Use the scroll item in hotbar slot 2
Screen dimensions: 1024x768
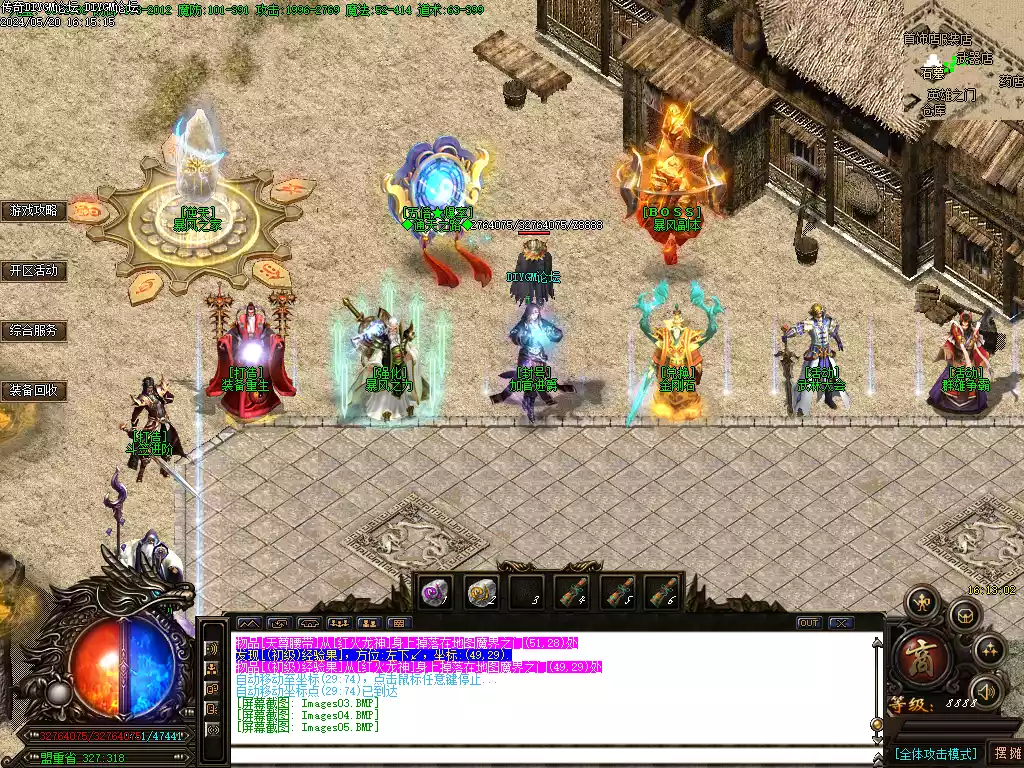click(481, 592)
